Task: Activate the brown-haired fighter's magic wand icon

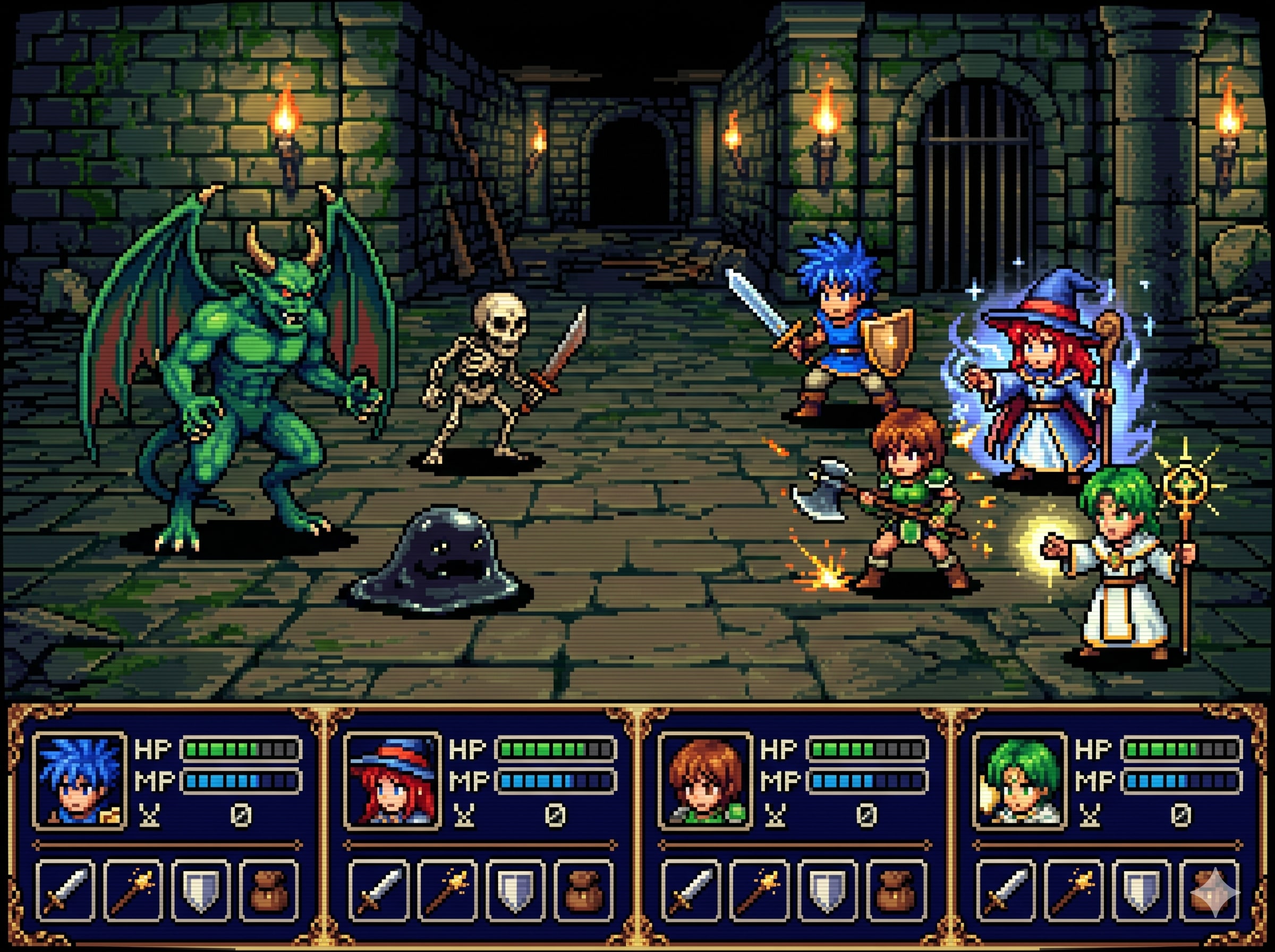Action: click(x=759, y=890)
